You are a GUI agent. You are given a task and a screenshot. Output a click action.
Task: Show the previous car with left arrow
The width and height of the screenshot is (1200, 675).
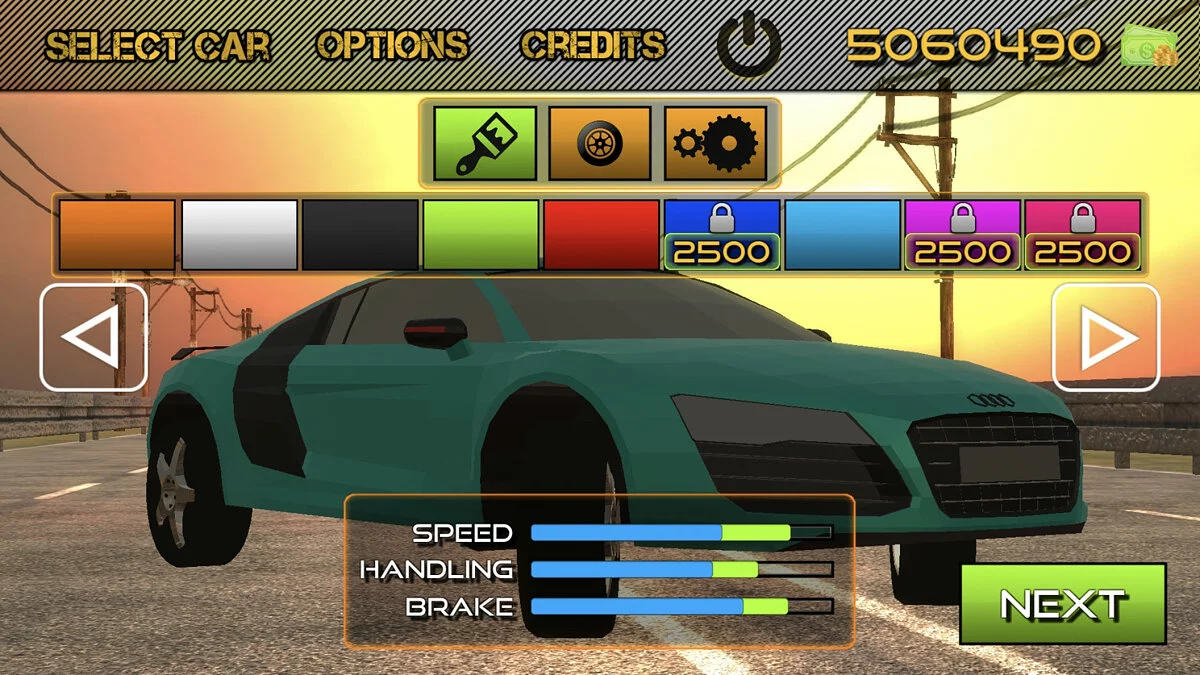tap(93, 338)
